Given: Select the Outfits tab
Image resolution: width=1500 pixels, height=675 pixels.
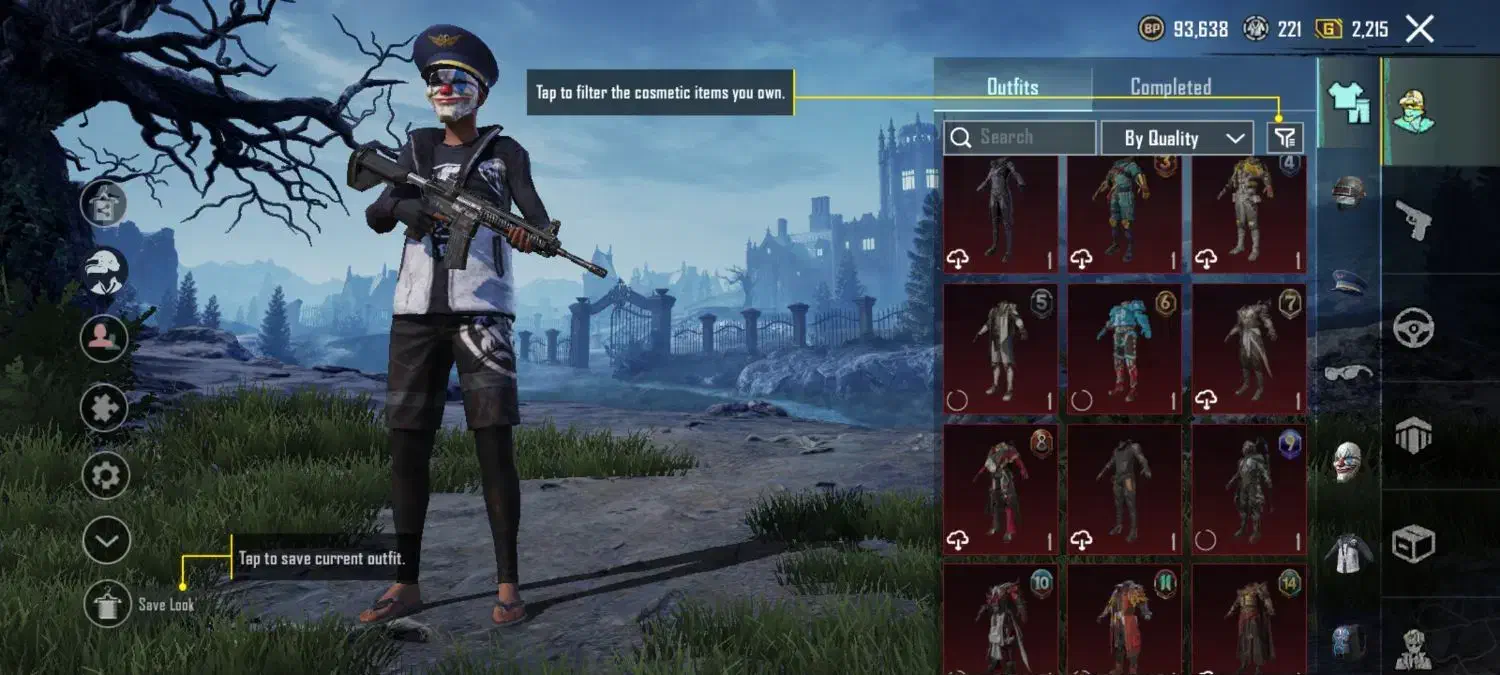Looking at the screenshot, I should [x=1012, y=87].
